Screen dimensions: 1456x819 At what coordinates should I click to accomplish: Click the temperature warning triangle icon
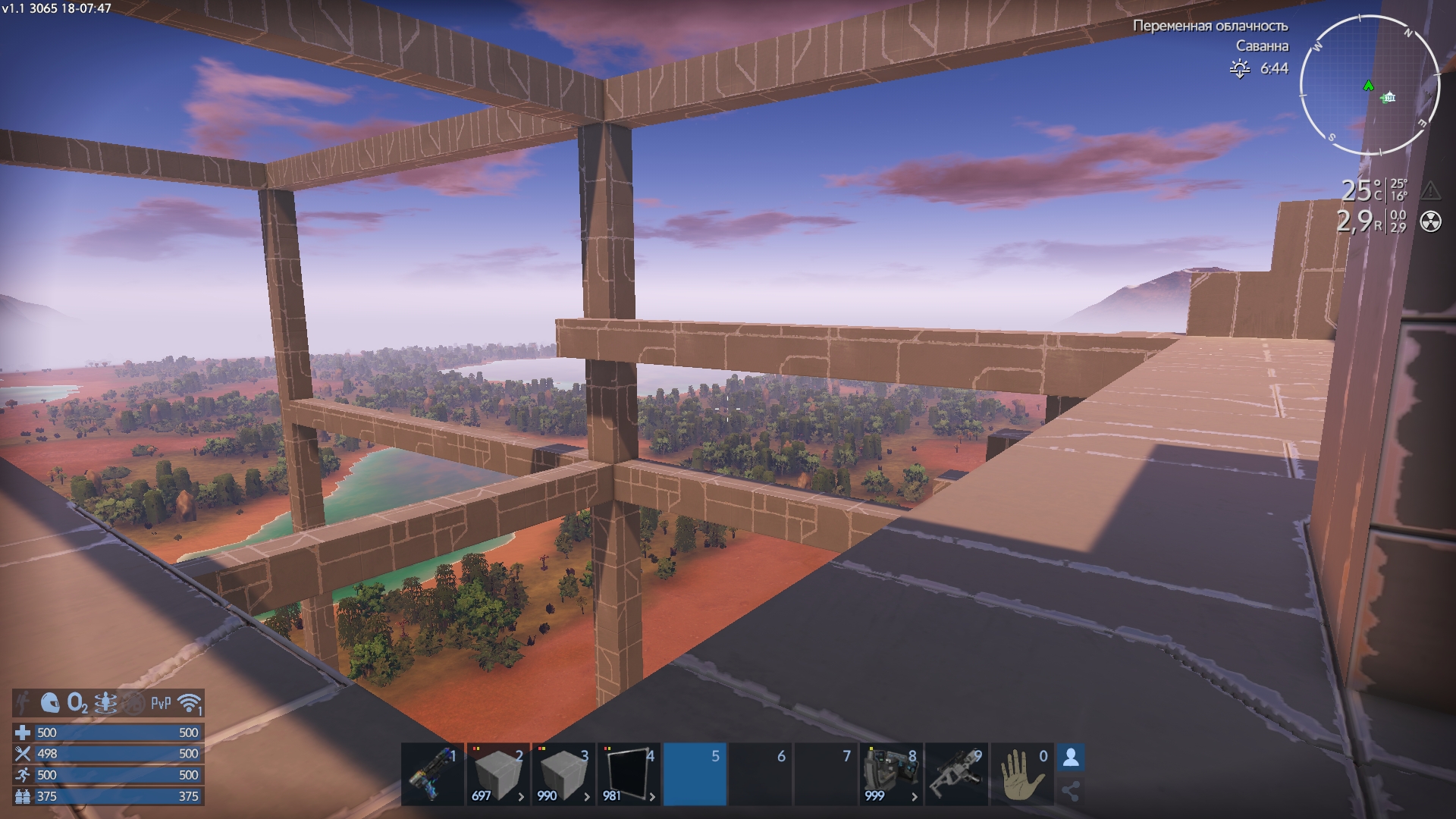tap(1430, 190)
